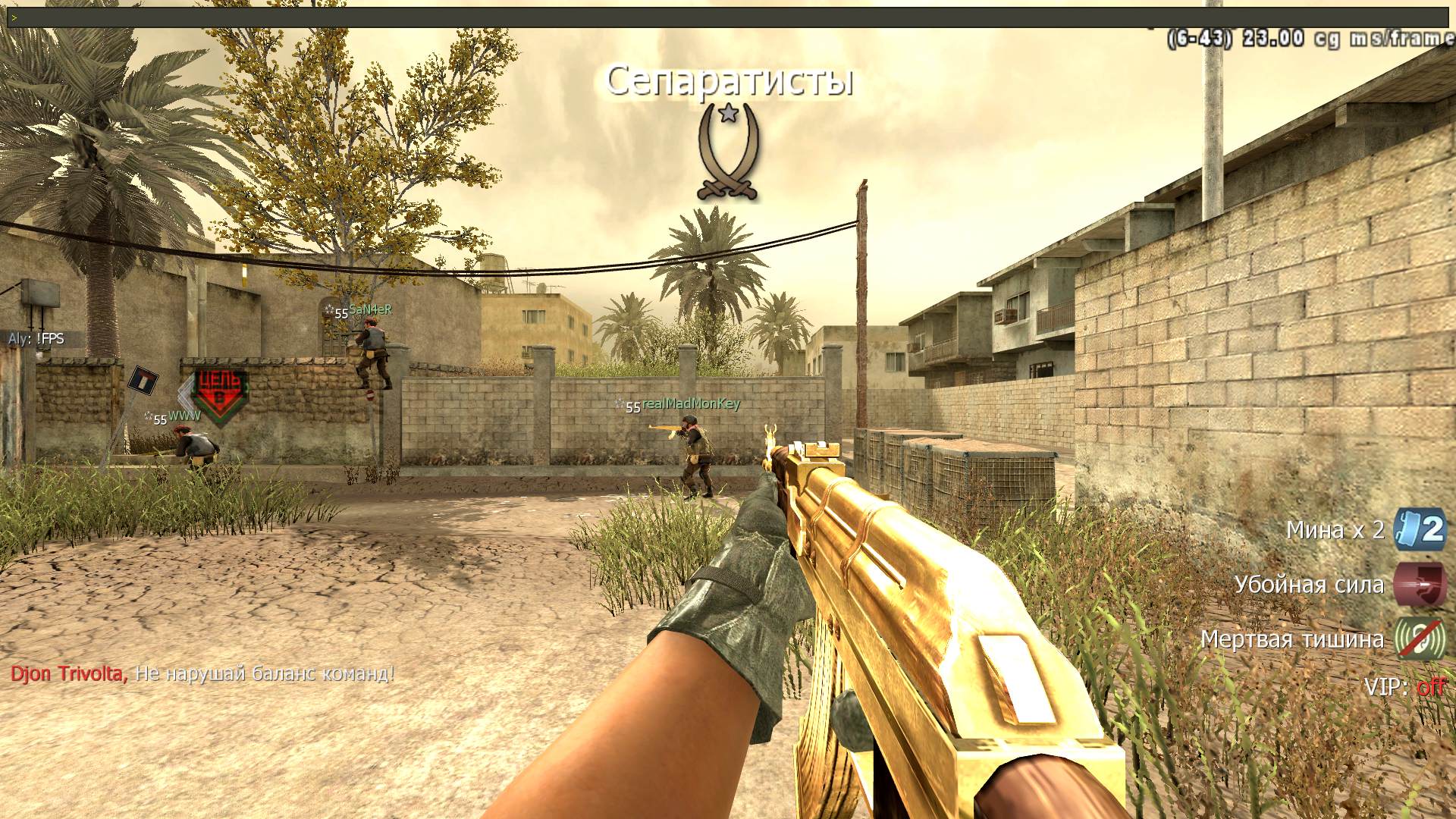The width and height of the screenshot is (1456, 819).
Task: Select the Dead Silence perk icon
Action: coord(1420,639)
